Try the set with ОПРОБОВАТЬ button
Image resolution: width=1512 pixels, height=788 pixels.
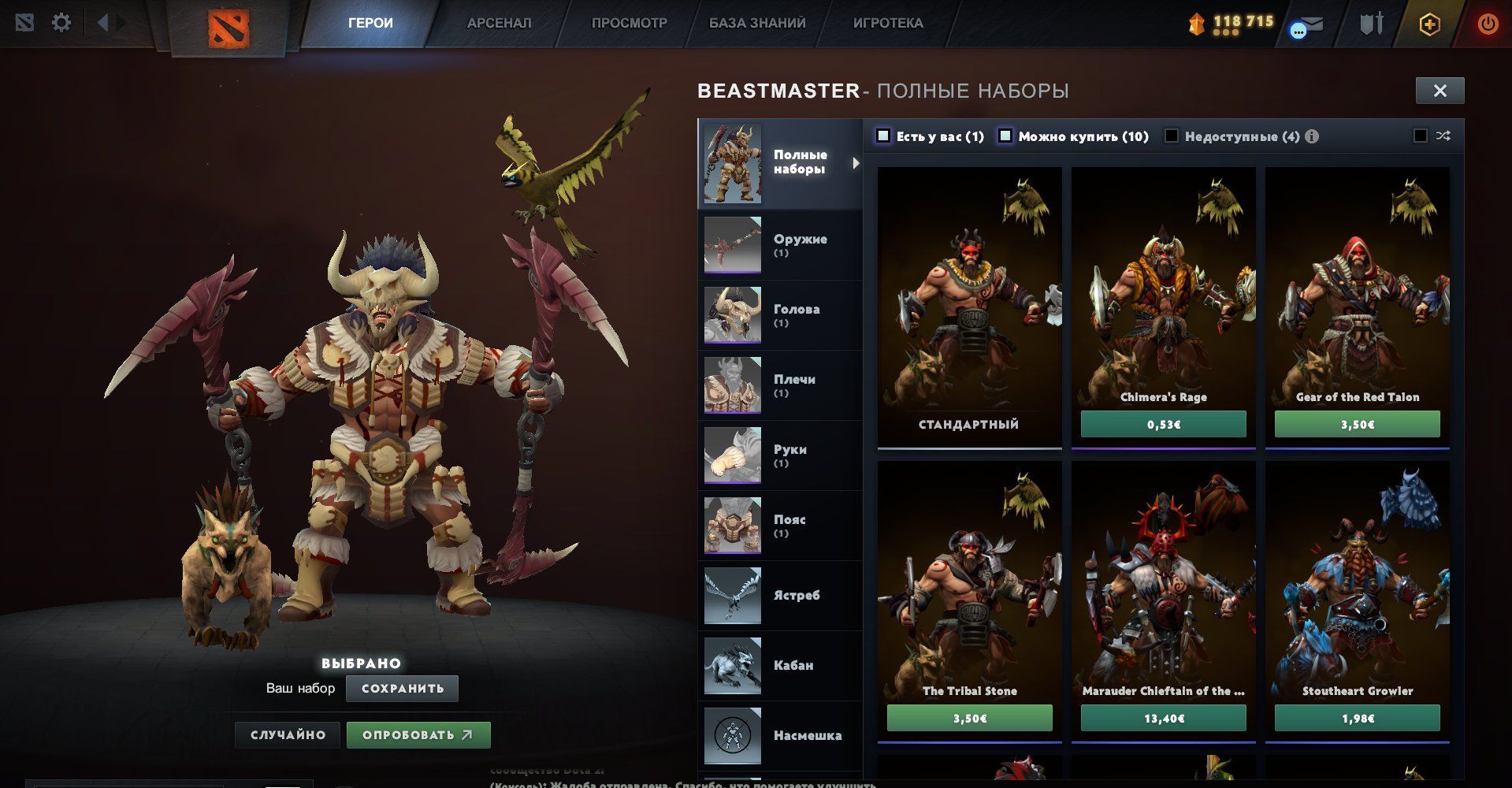[418, 735]
